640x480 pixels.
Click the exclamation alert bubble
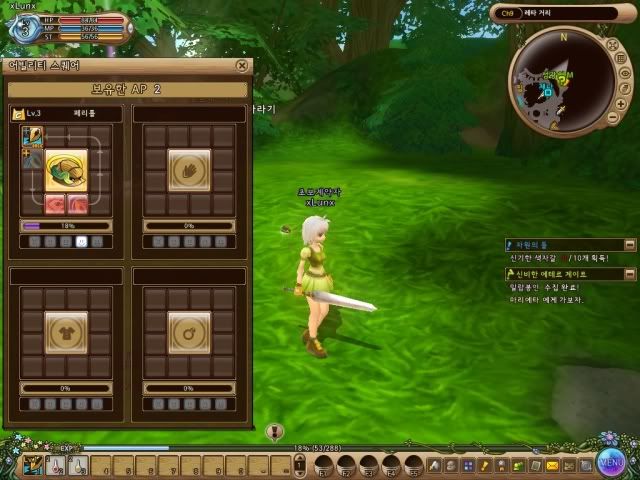point(276,432)
